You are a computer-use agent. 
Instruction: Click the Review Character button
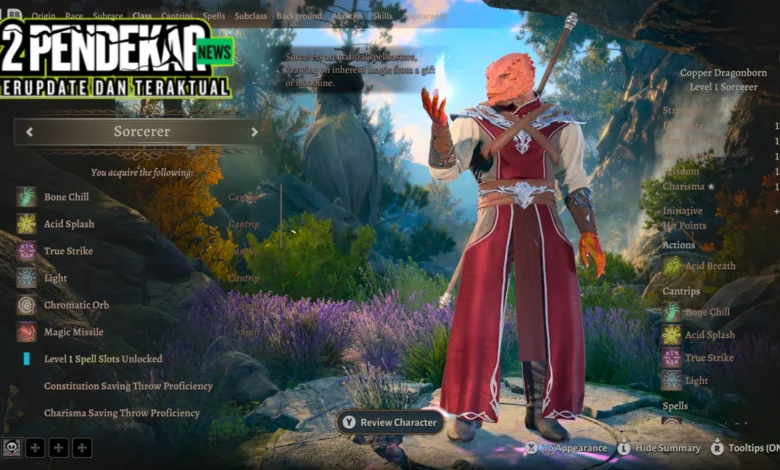(390, 422)
